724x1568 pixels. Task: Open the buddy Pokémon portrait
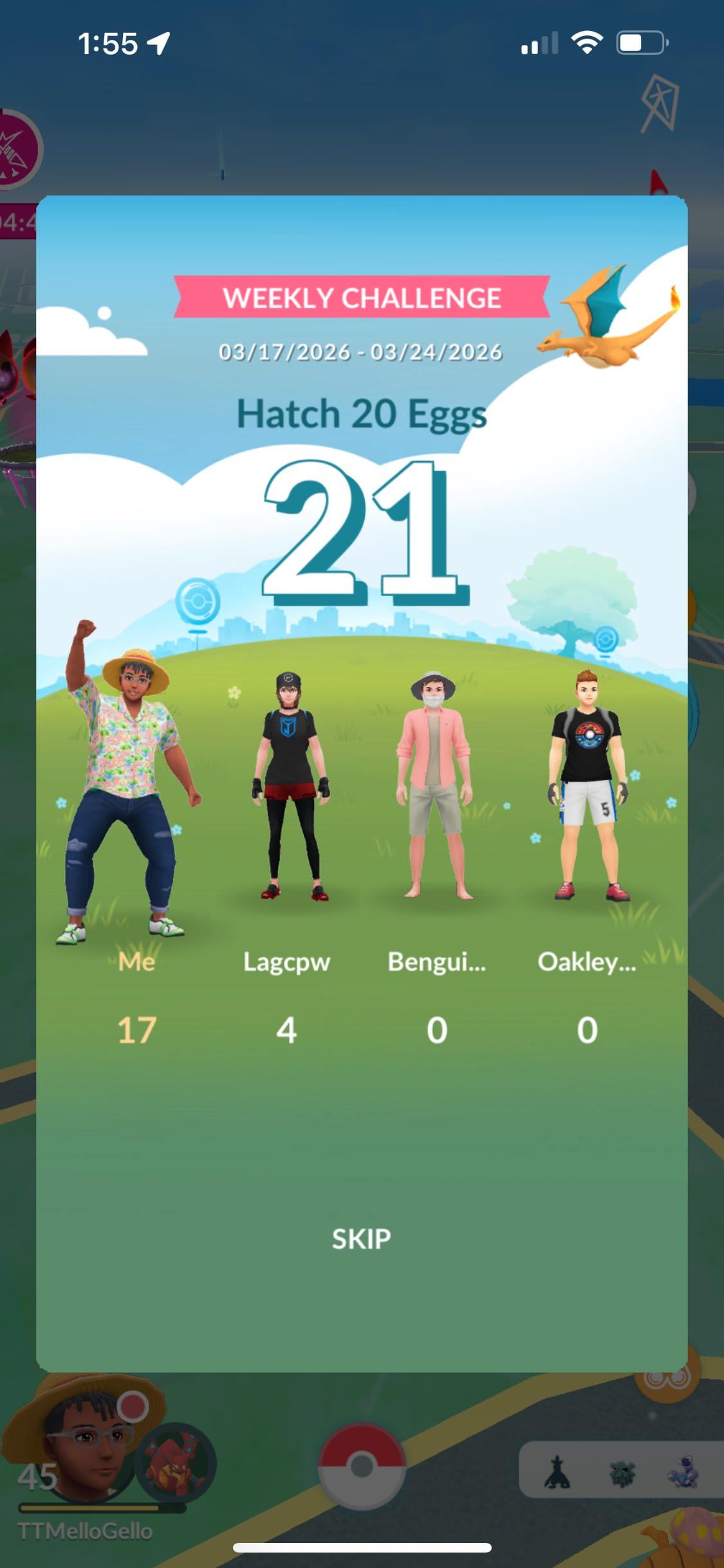tap(175, 1463)
